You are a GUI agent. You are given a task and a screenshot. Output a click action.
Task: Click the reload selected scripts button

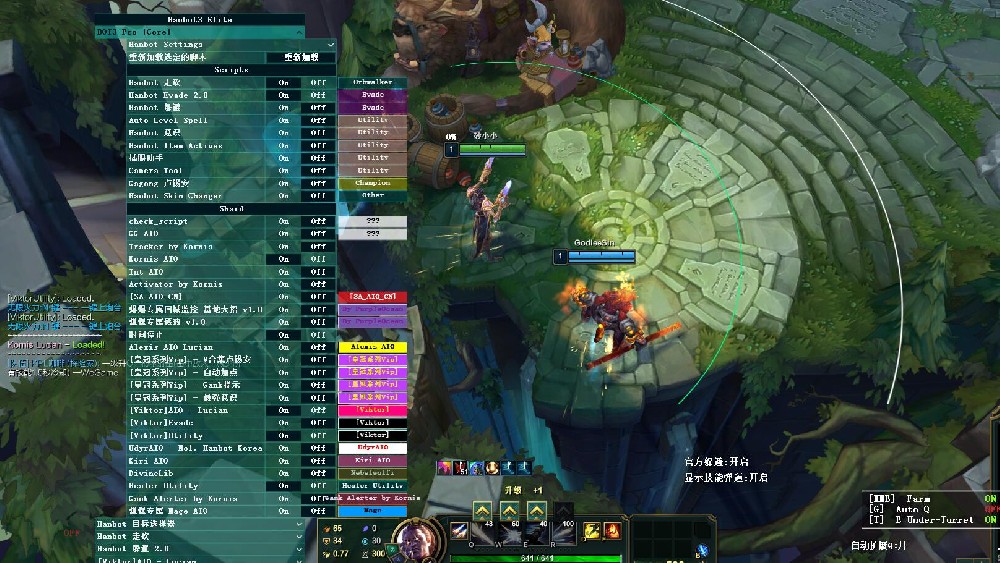pos(301,57)
